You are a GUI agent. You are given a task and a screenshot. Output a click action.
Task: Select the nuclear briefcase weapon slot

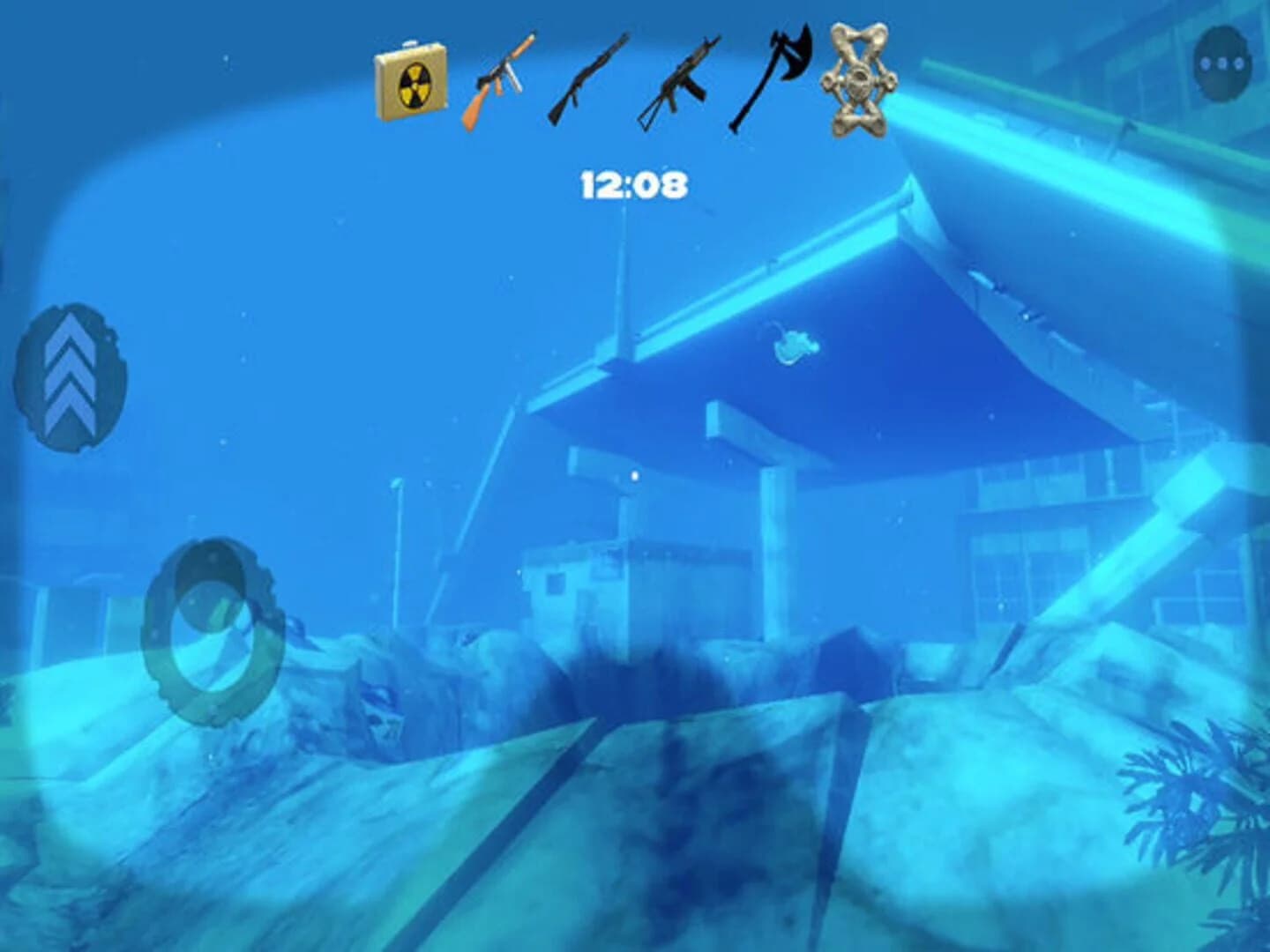click(x=411, y=81)
